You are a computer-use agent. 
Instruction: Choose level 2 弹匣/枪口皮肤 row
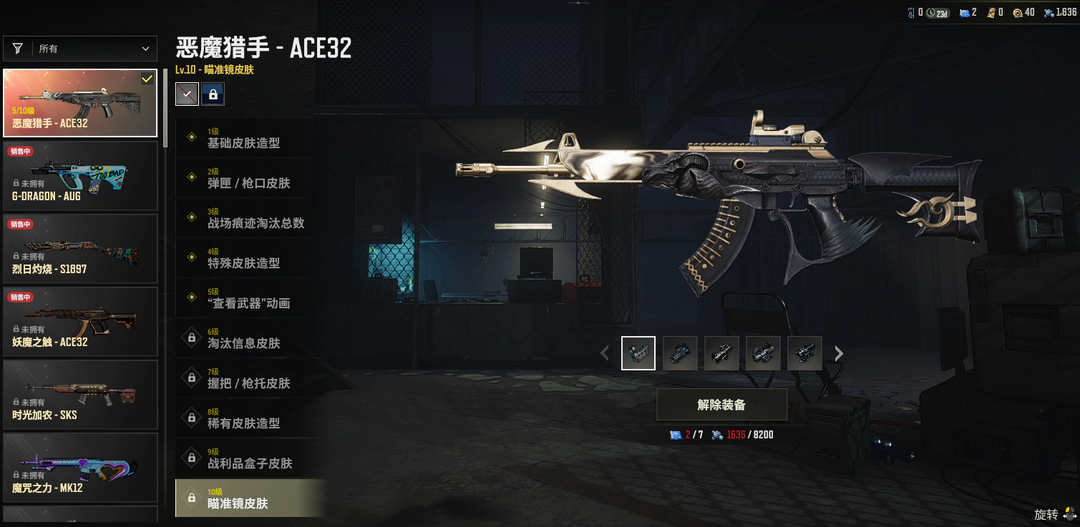point(250,178)
